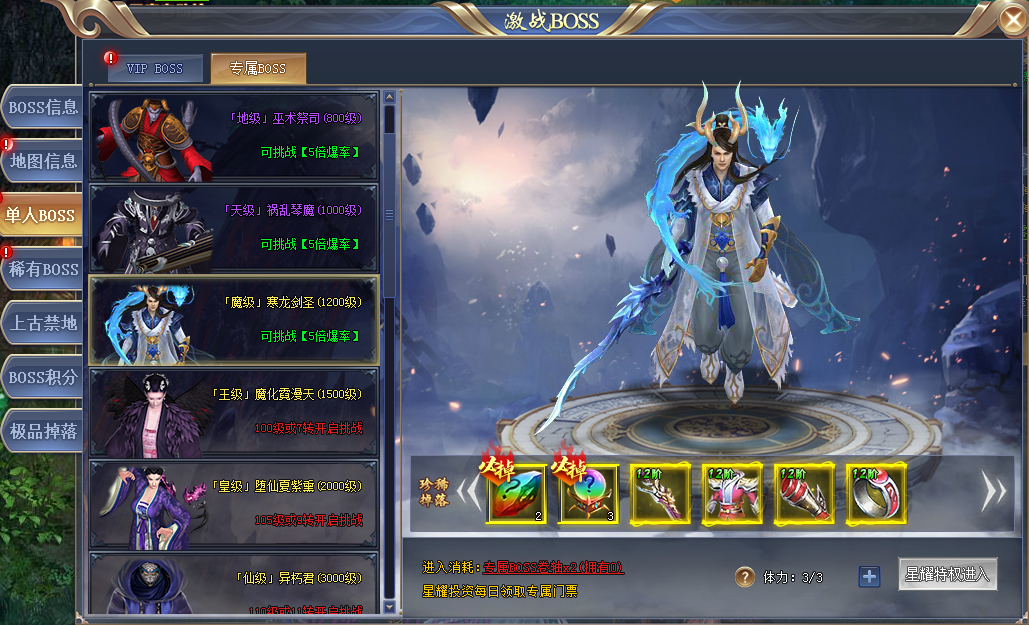Close the 激战BOSS window
This screenshot has height=625, width=1029.
pyautogui.click(x=1012, y=19)
